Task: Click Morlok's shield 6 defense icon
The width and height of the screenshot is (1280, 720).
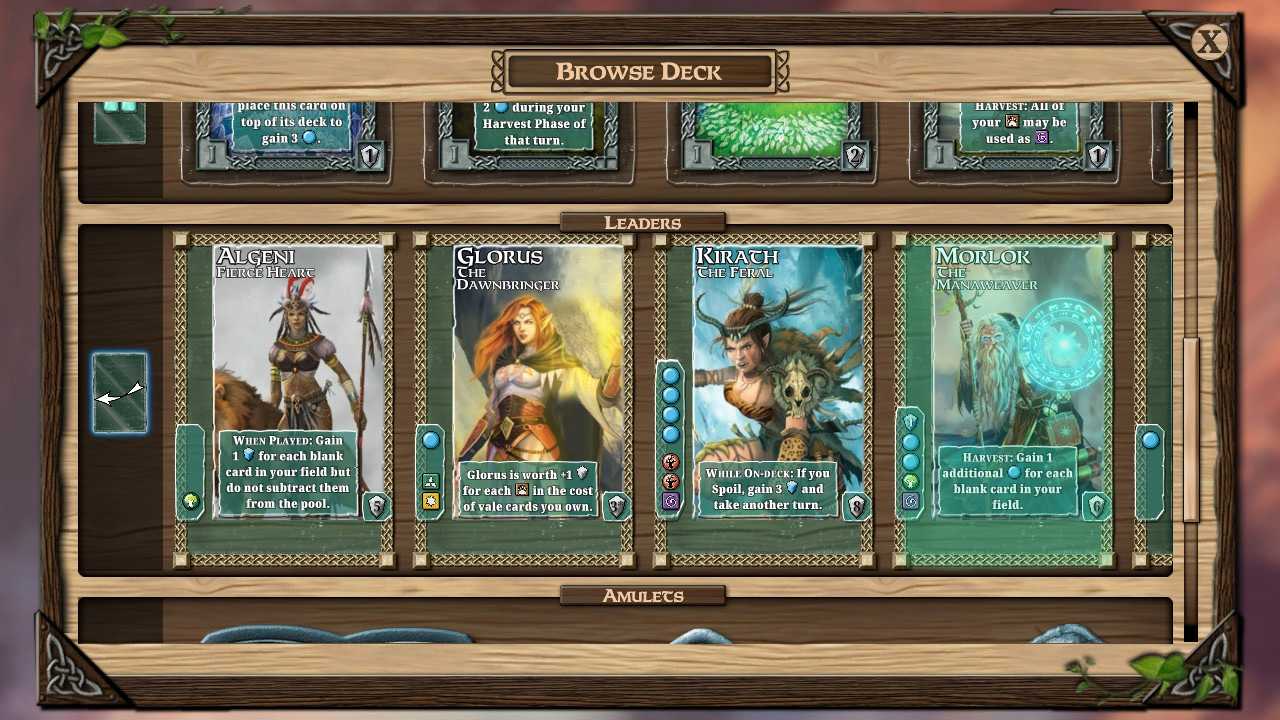Action: 1097,507
